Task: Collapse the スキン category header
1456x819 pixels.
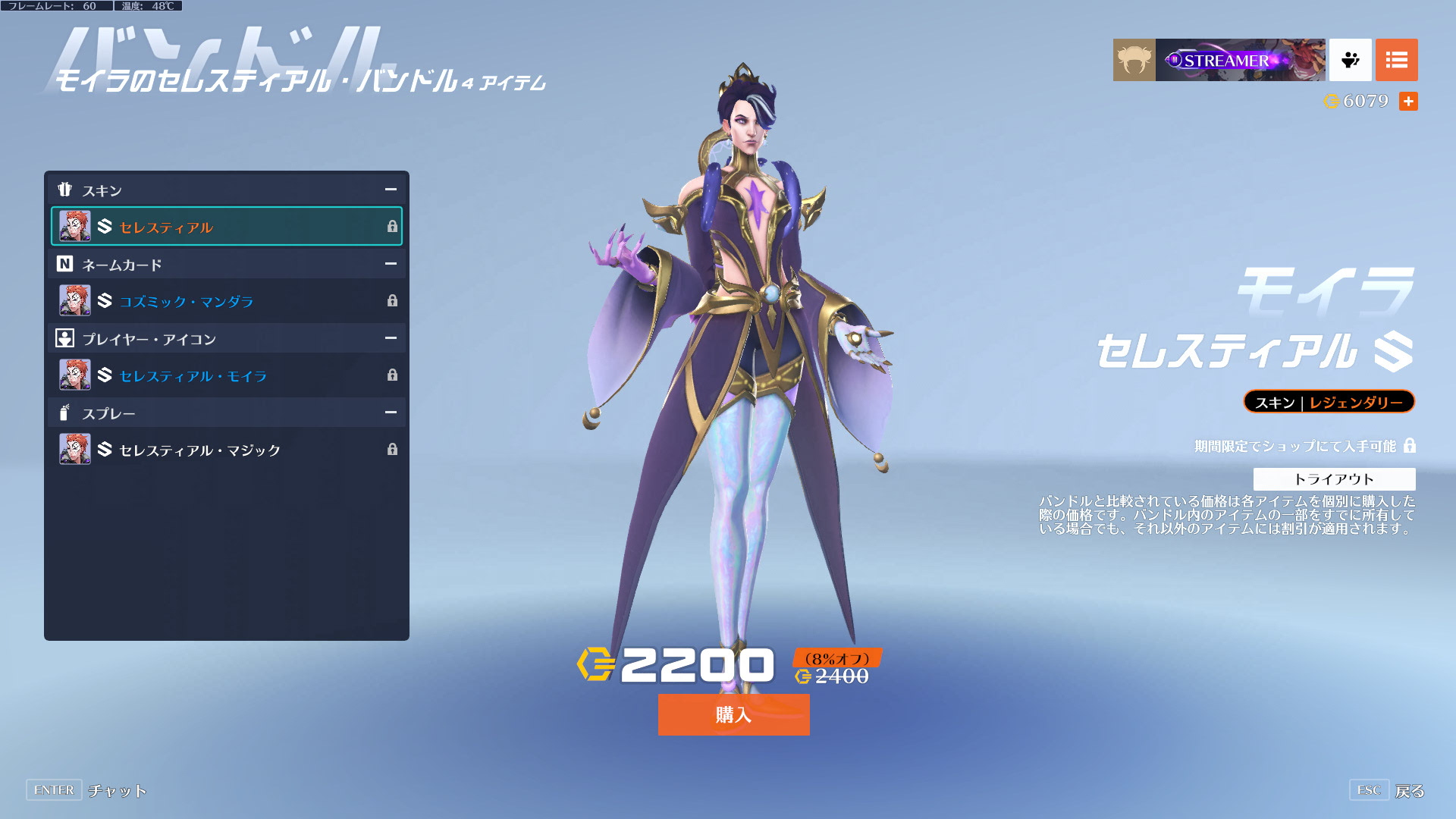Action: click(x=391, y=190)
